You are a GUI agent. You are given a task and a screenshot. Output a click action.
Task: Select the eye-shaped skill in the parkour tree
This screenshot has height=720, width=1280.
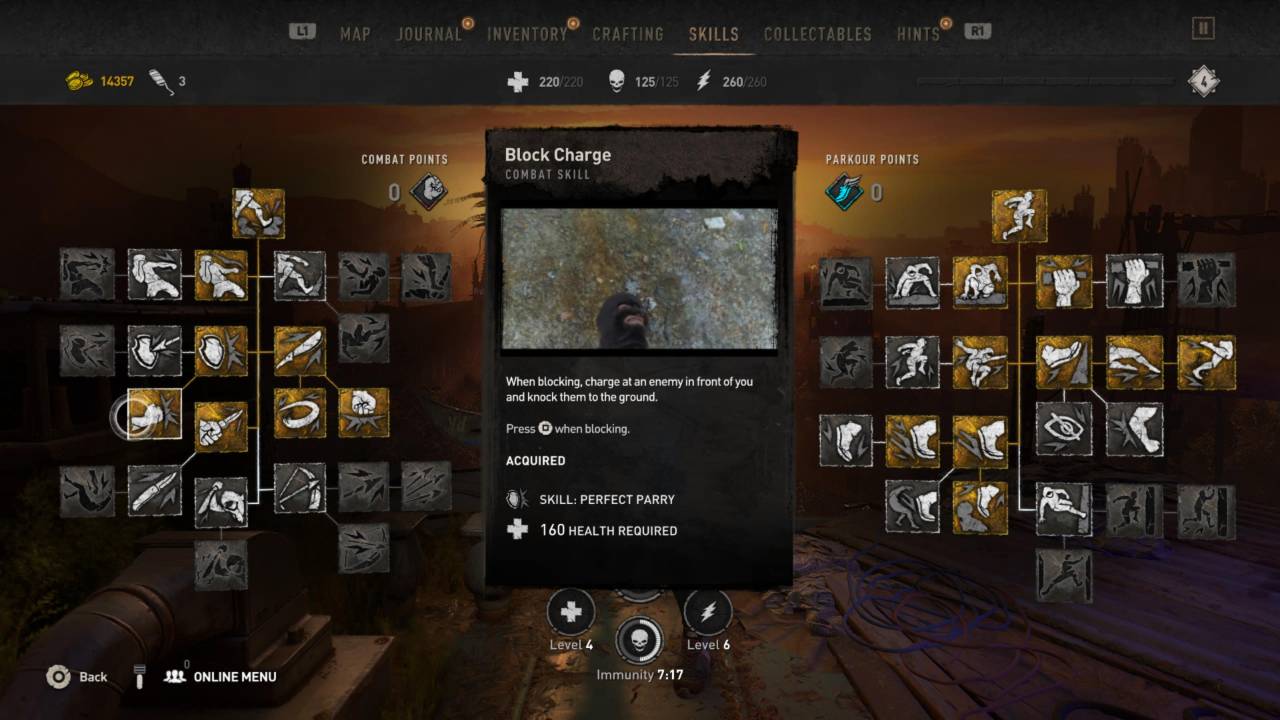(x=1063, y=428)
